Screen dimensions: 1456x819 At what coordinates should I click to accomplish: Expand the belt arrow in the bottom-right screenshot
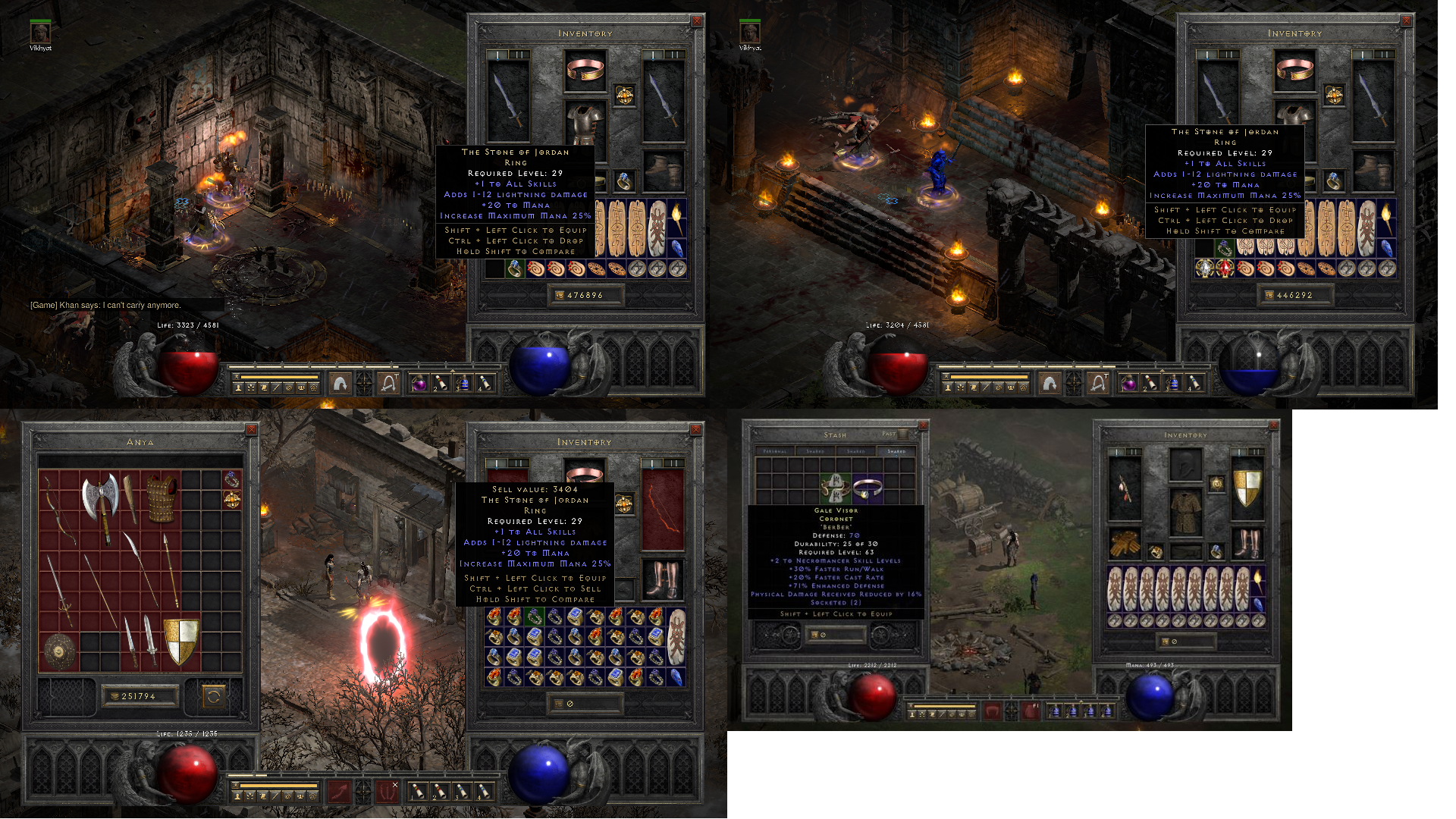(1081, 701)
